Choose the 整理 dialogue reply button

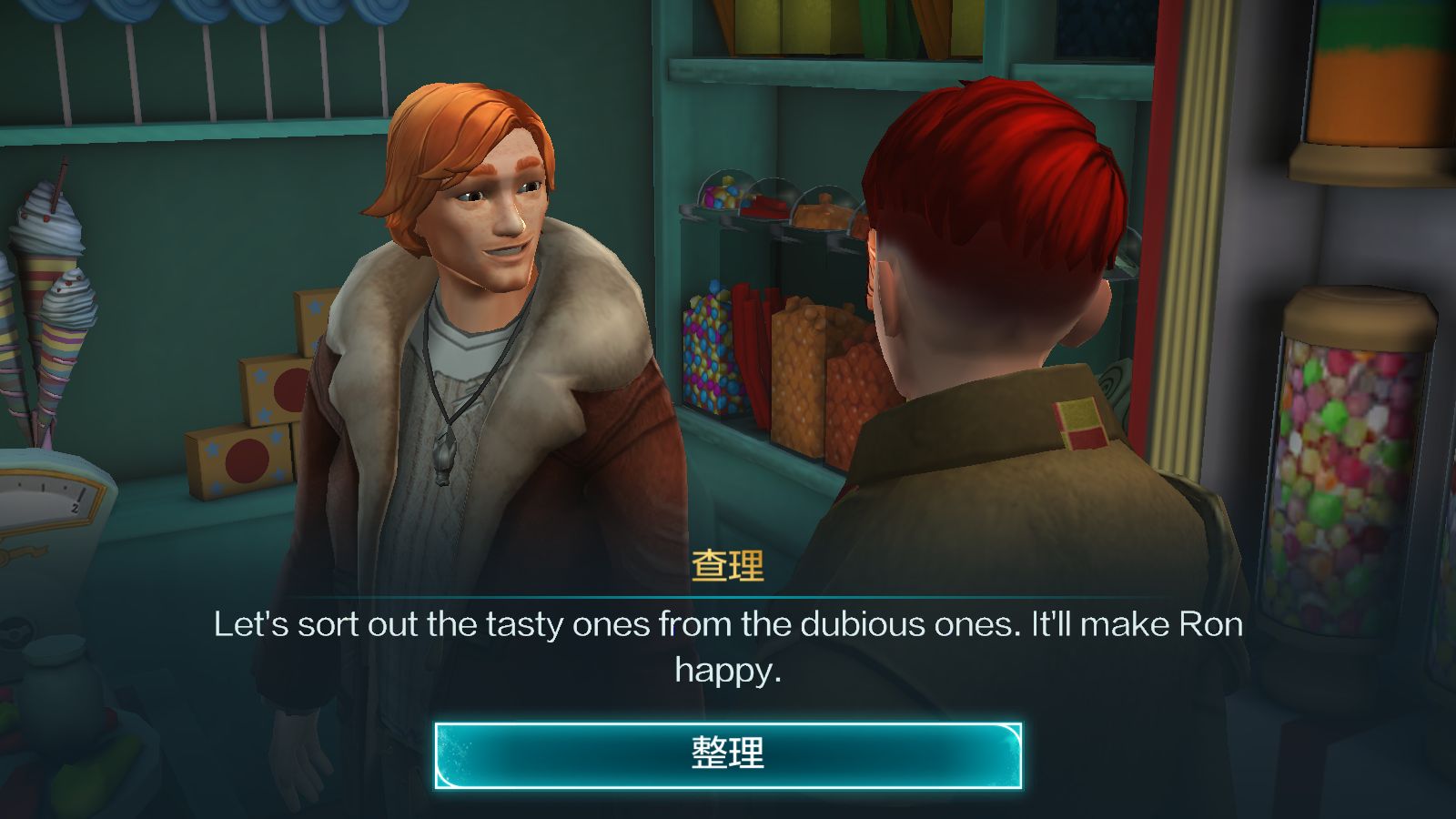[x=728, y=755]
